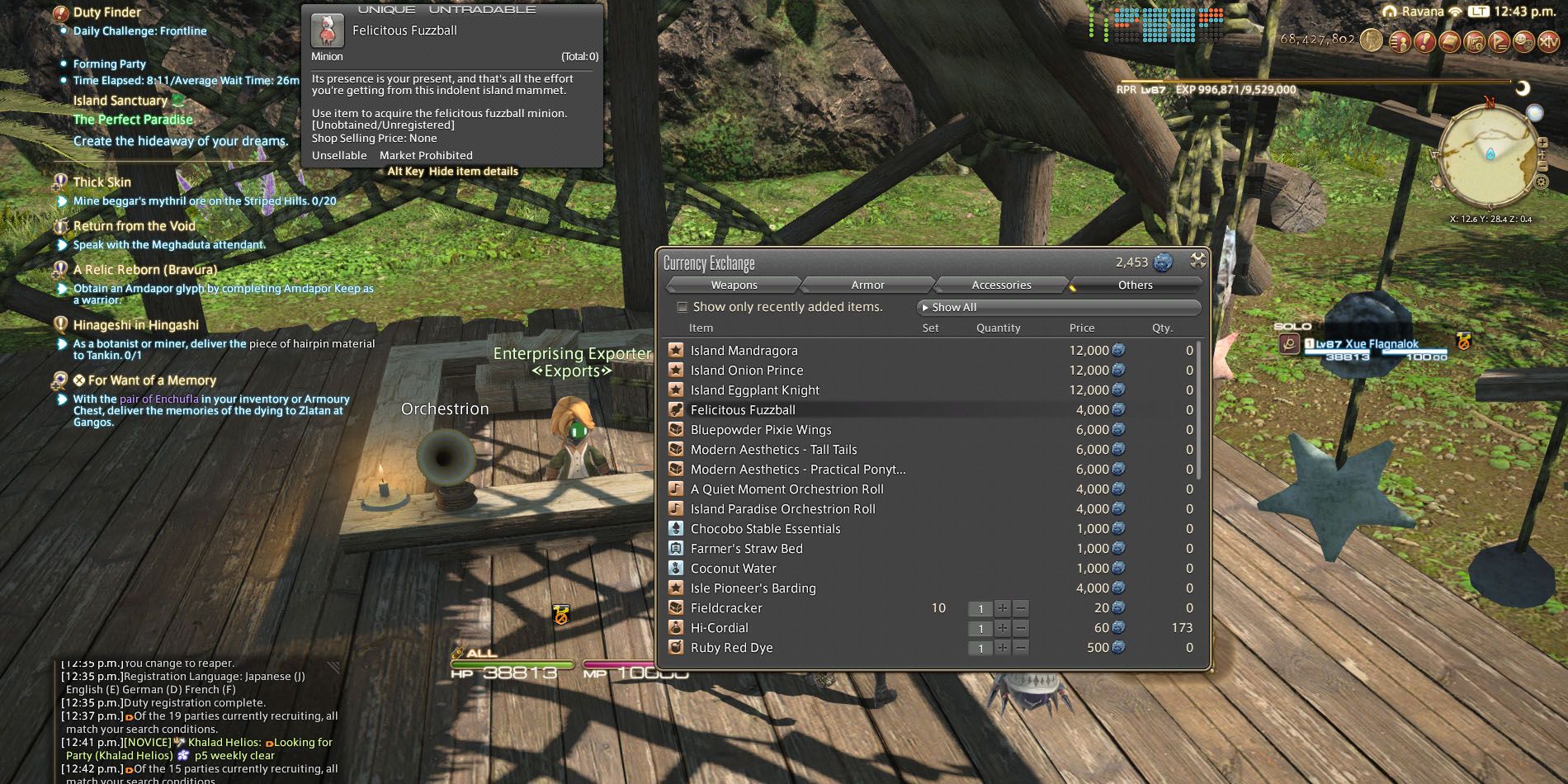
Task: Increase Fieldcracker quantity with the plus button
Action: (1003, 608)
